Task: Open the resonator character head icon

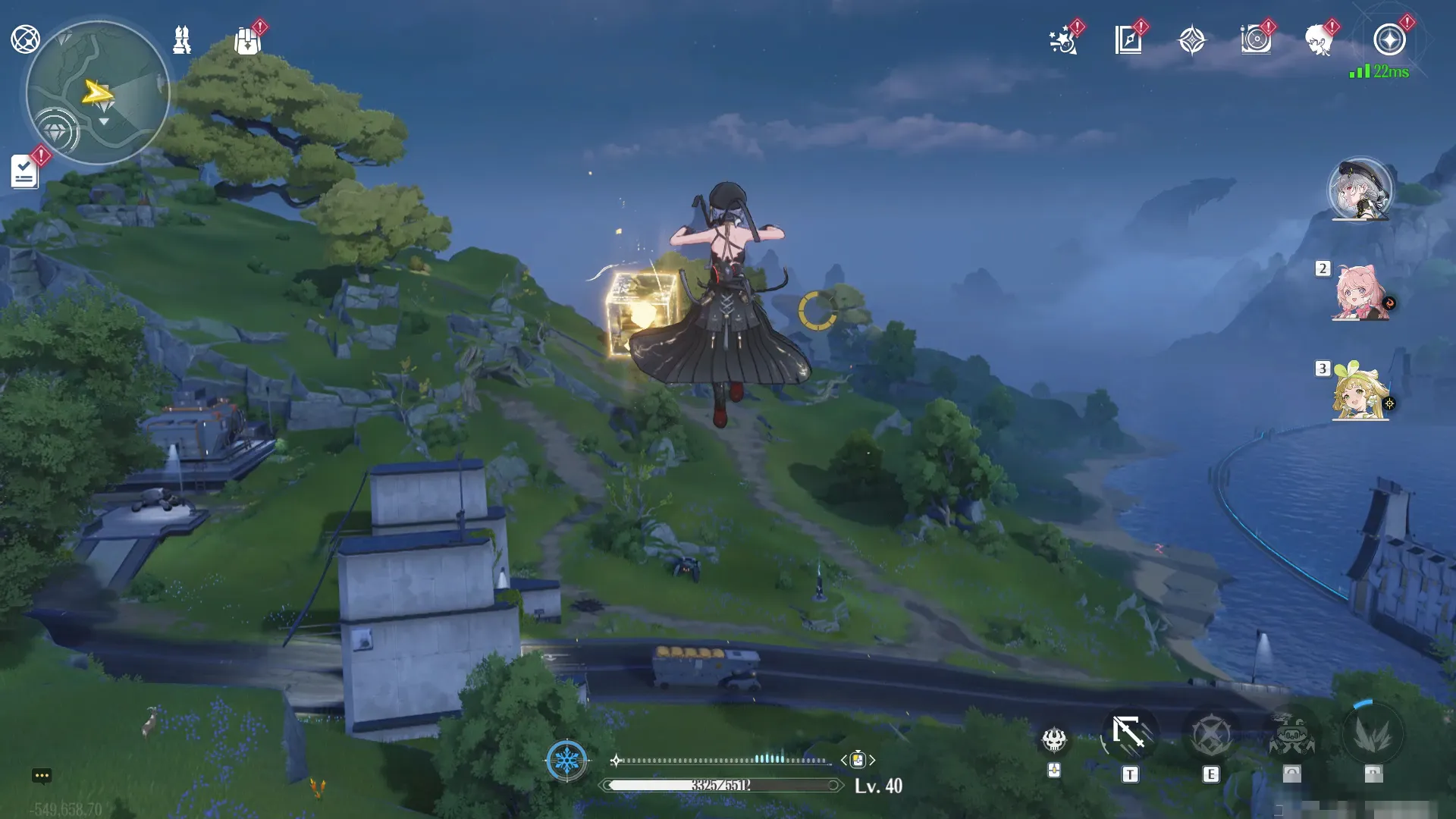Action: coord(1319,40)
